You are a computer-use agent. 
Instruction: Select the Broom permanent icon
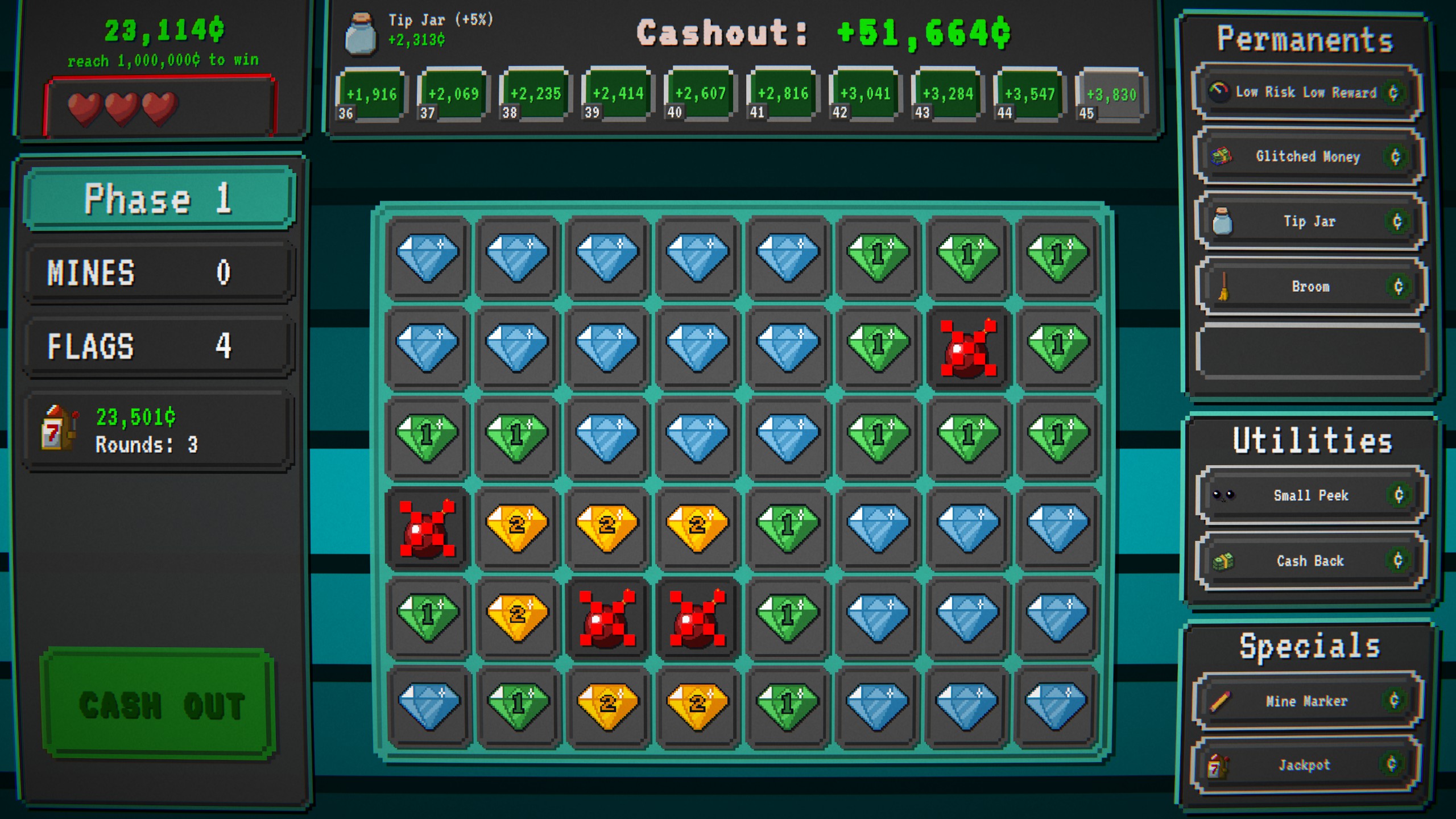coord(1225,287)
